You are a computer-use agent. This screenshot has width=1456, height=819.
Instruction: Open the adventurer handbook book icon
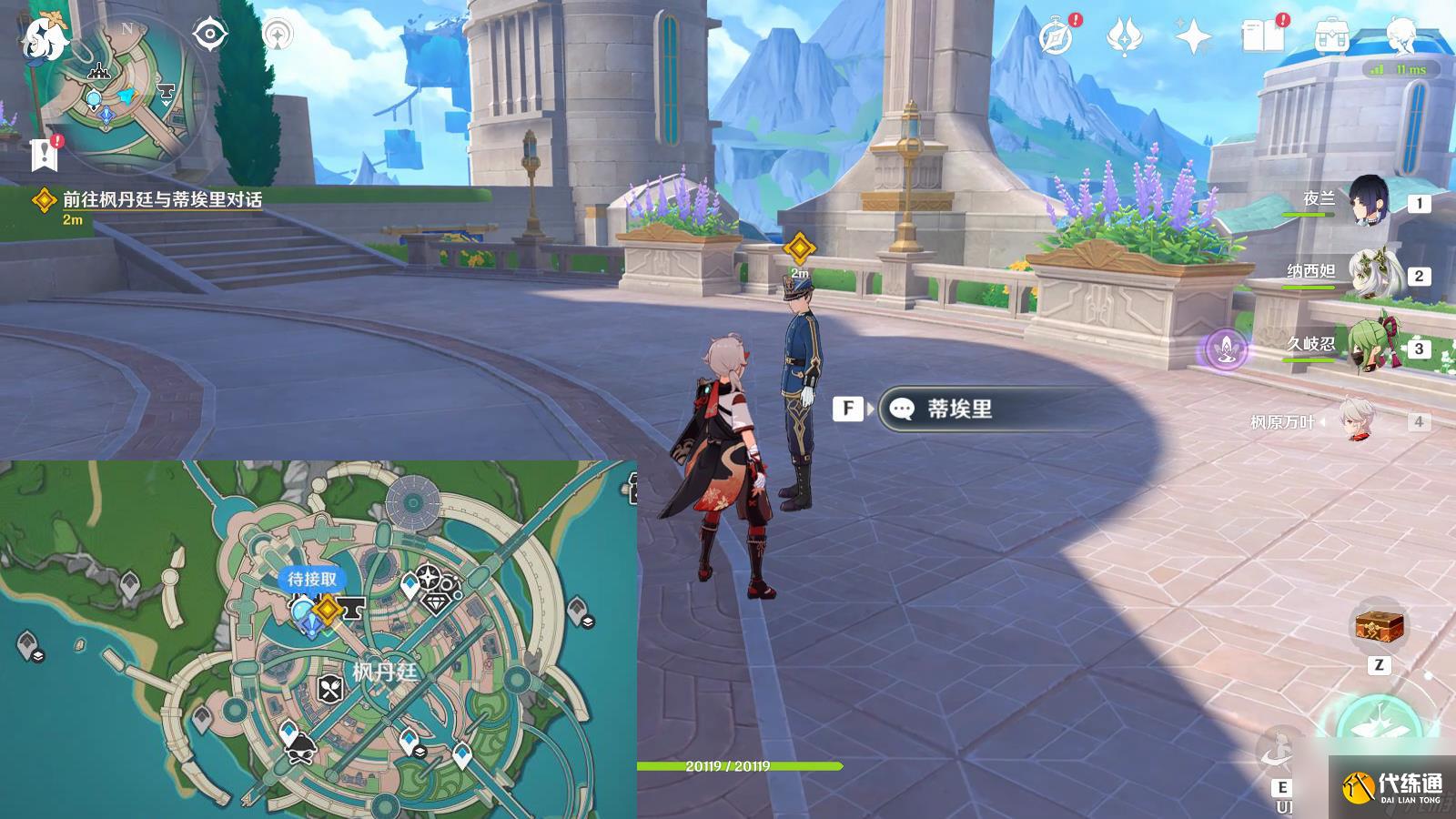click(1262, 37)
